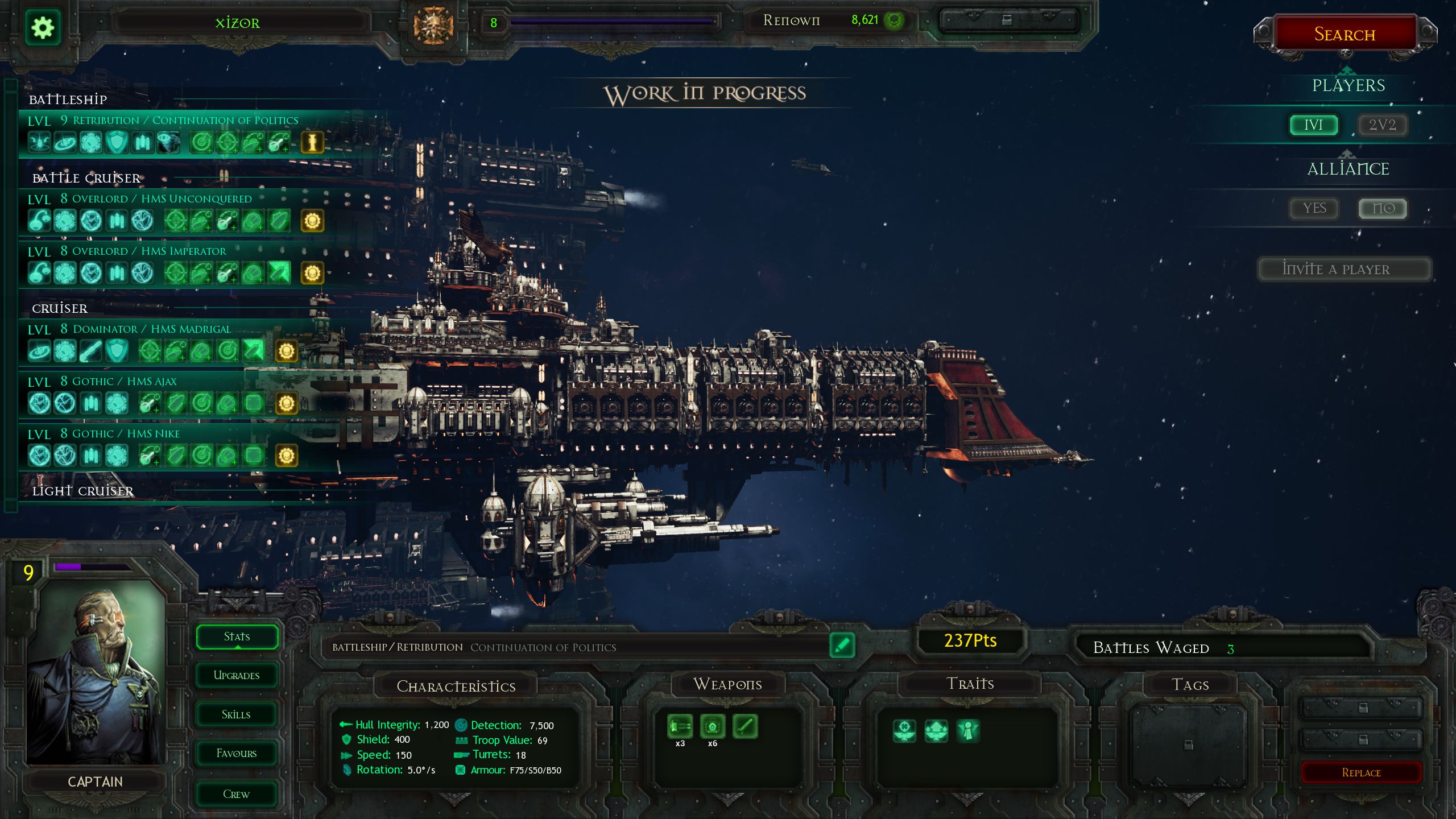Select the 1v1 players mode
The height and width of the screenshot is (819, 1456).
point(1313,125)
